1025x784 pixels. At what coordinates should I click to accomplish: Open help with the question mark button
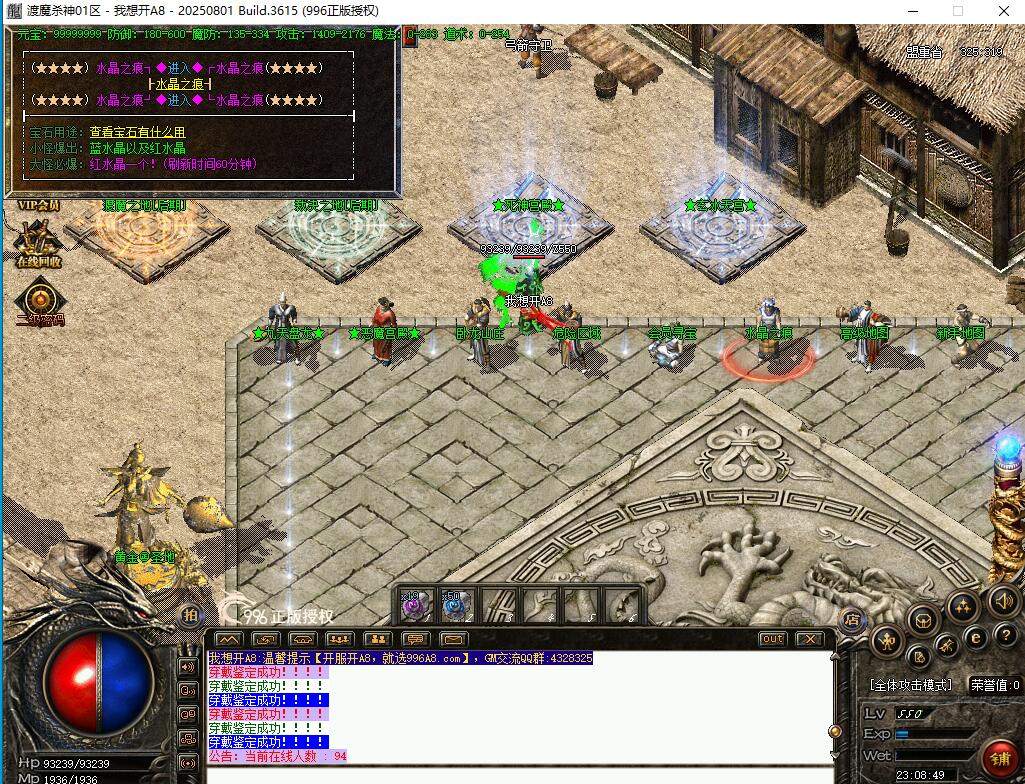pos(1004,637)
